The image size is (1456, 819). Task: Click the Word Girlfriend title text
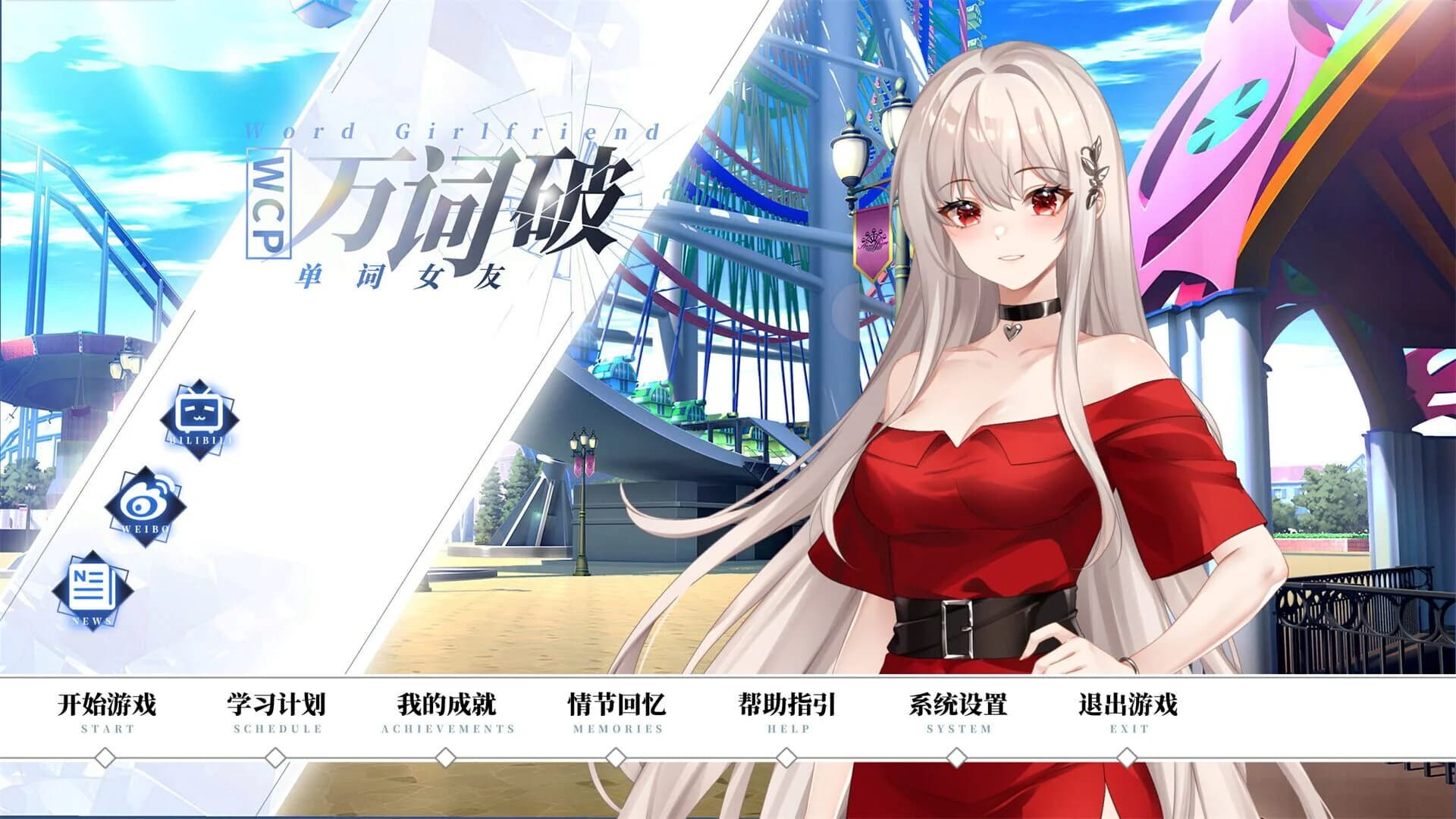point(453,130)
